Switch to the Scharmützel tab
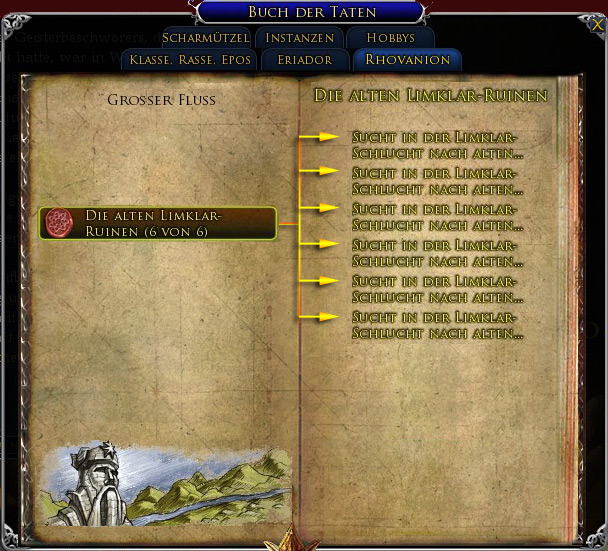The width and height of the screenshot is (608, 551). [205, 37]
